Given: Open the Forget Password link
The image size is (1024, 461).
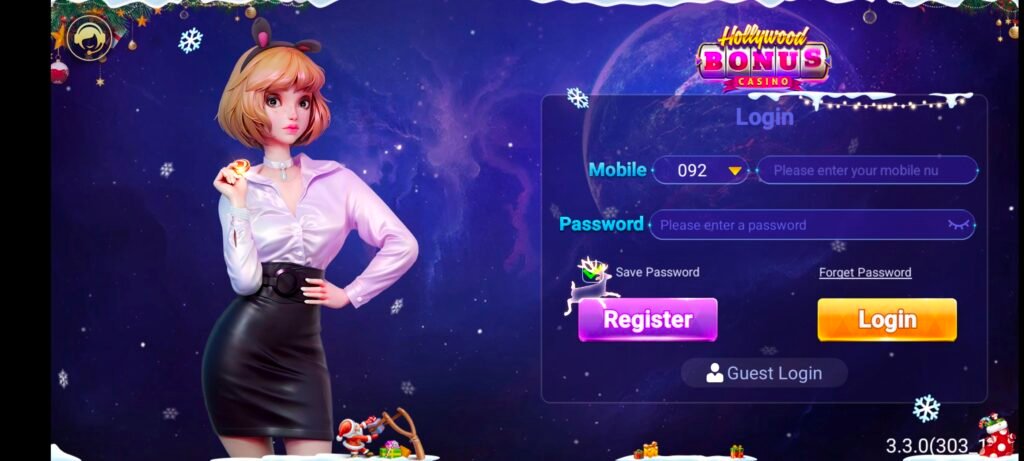Looking at the screenshot, I should 865,272.
